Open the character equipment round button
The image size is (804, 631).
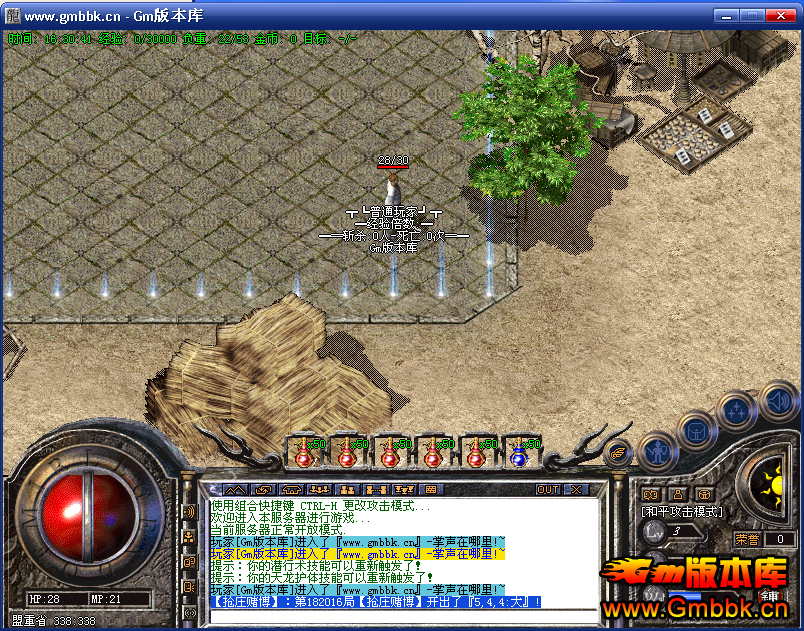(659, 450)
